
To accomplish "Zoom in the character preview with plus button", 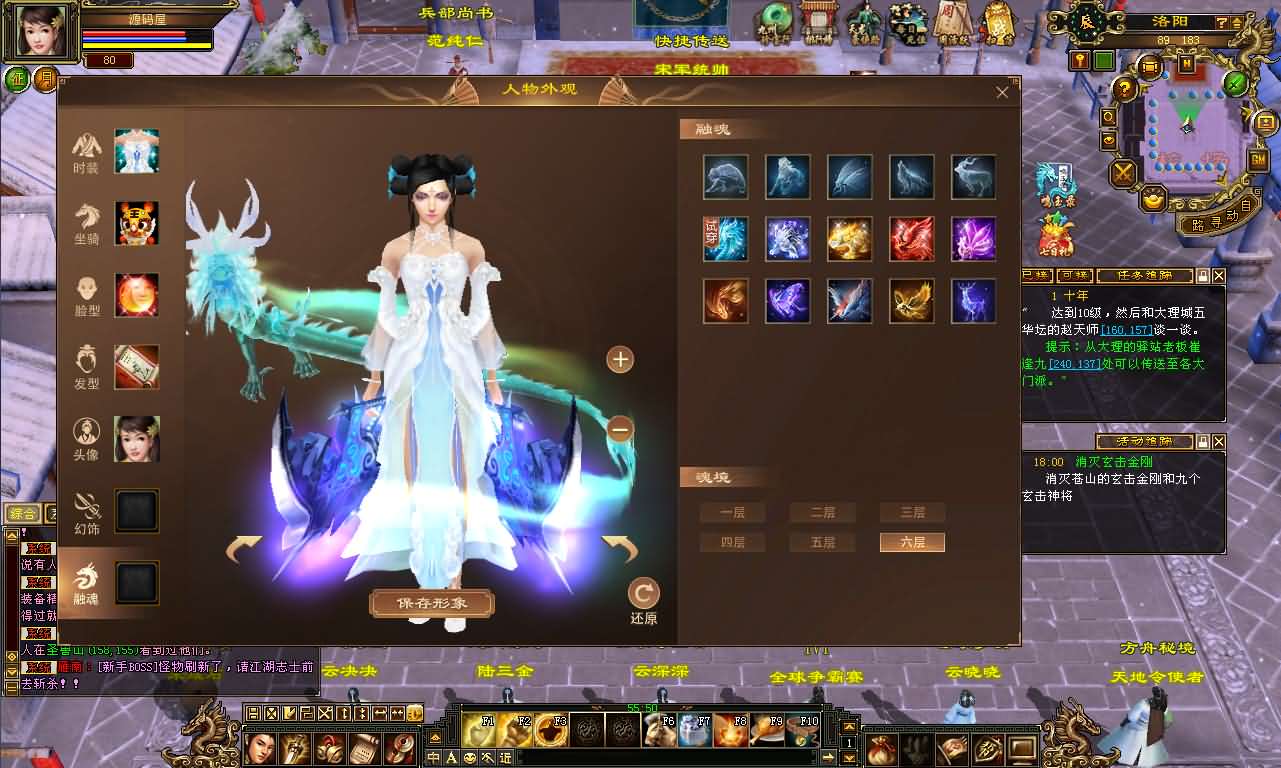I will (x=620, y=359).
